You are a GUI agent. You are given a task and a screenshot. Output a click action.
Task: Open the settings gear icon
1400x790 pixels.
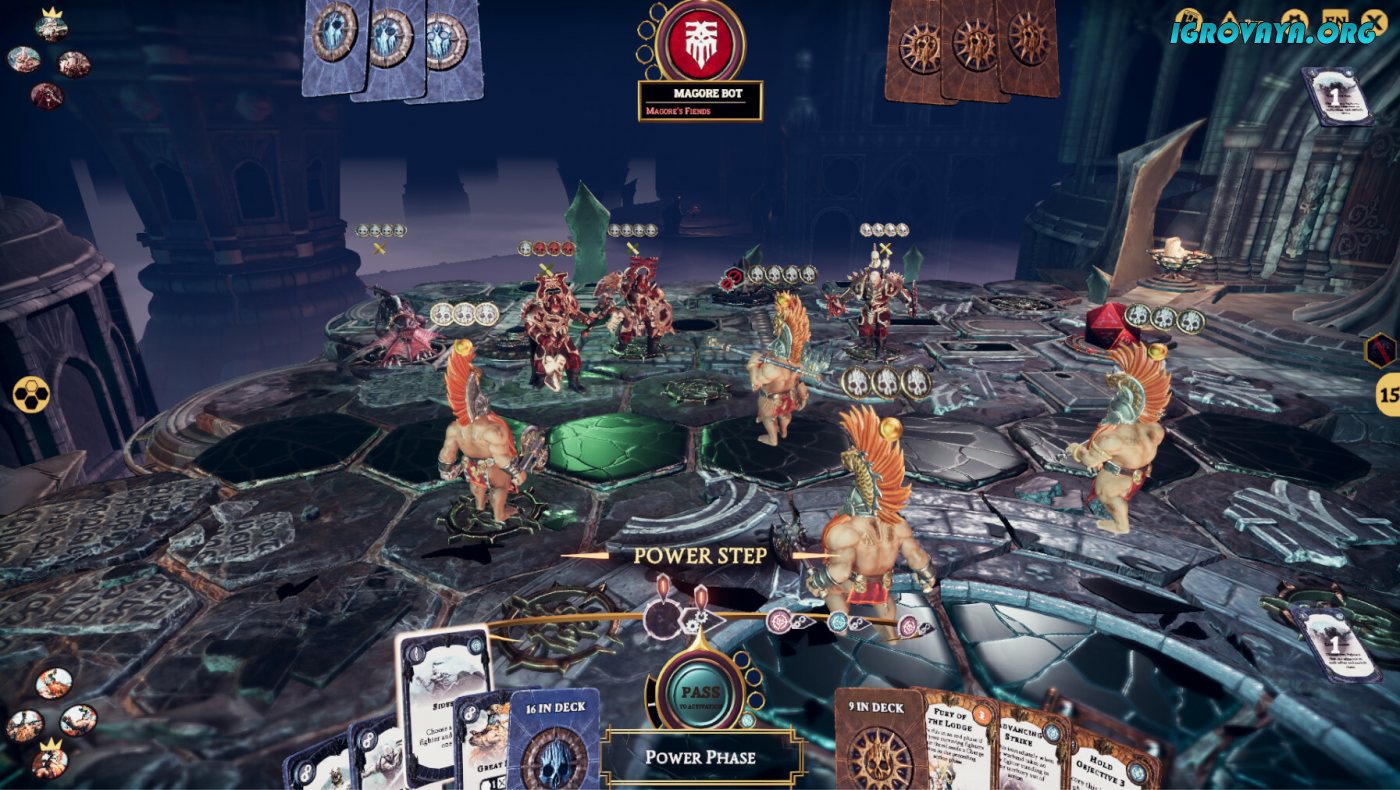(x=1295, y=18)
